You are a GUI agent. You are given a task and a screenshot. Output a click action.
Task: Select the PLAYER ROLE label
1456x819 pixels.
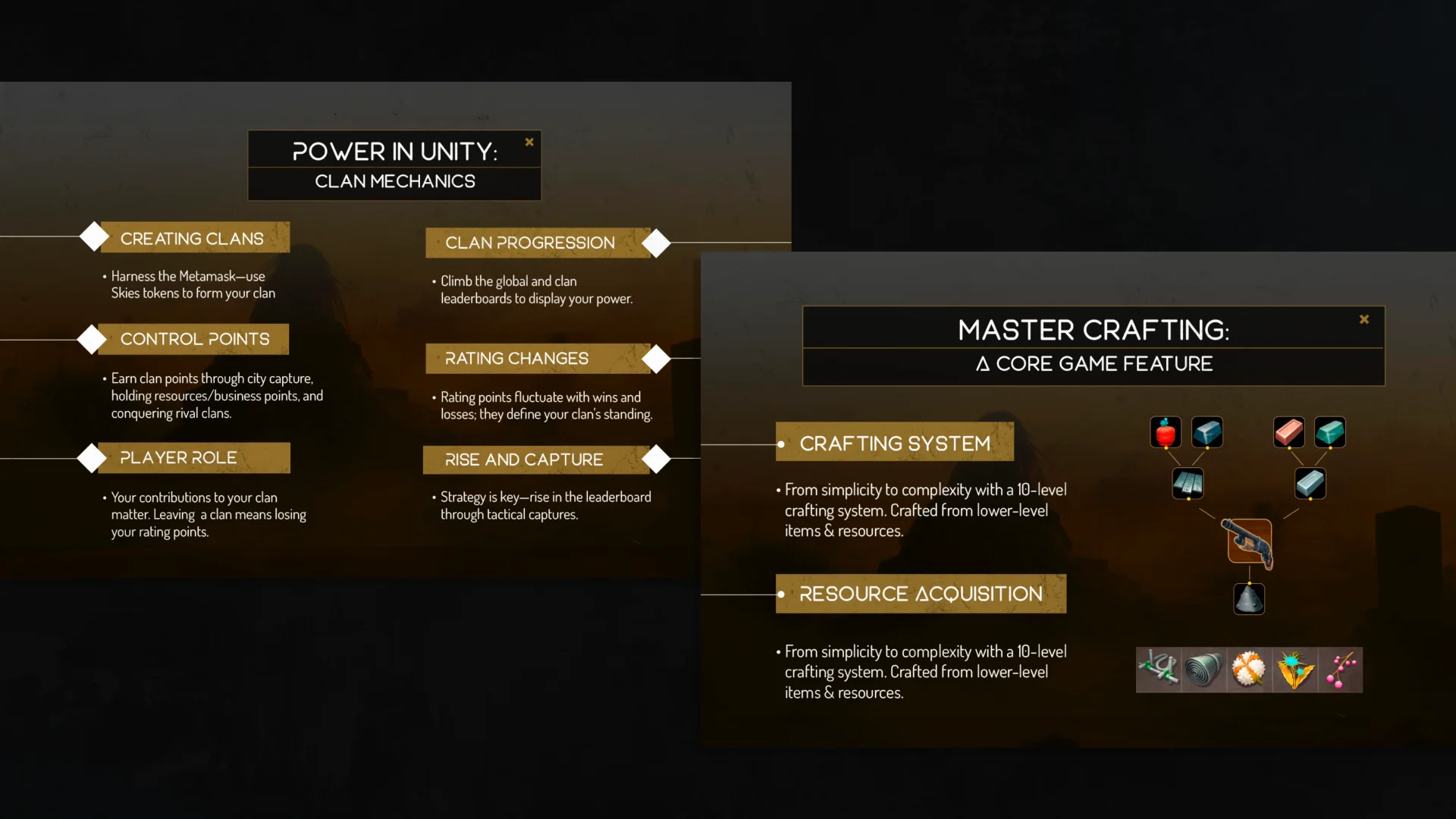click(177, 457)
